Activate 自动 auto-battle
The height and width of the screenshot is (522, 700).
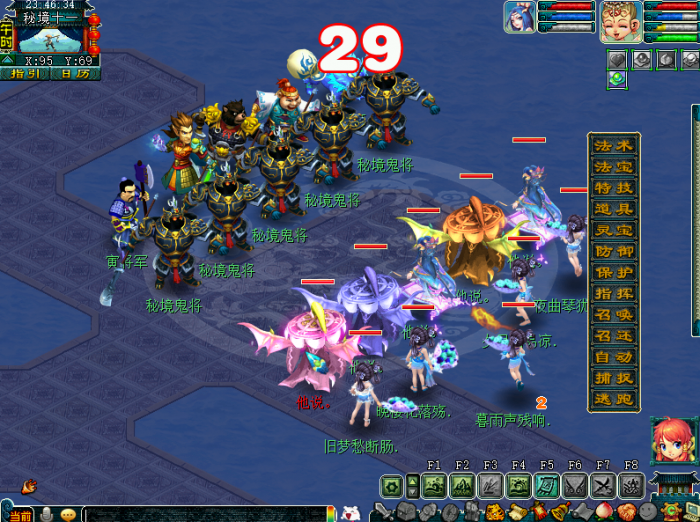click(x=614, y=356)
